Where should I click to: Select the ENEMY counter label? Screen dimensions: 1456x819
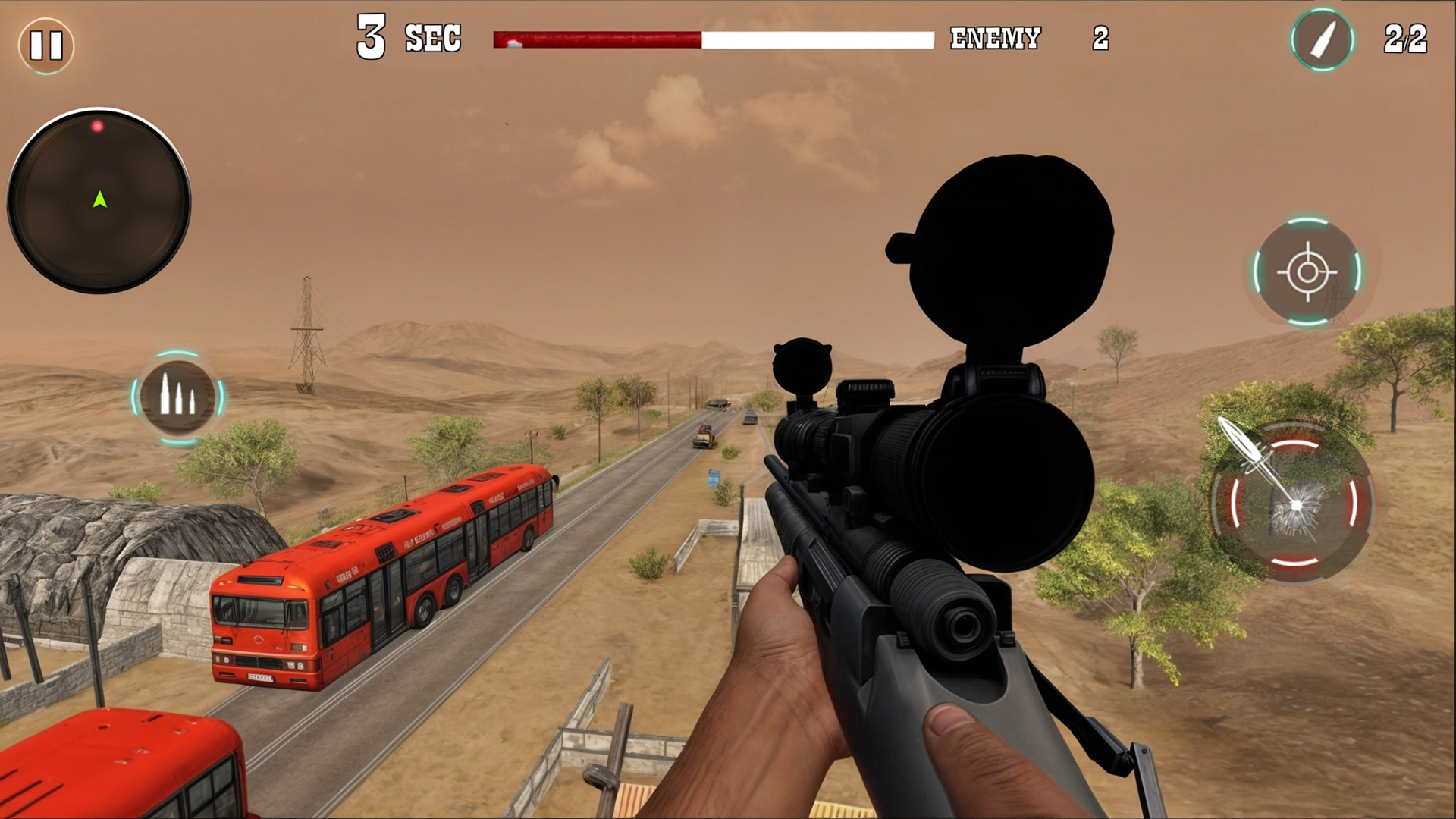(x=996, y=38)
